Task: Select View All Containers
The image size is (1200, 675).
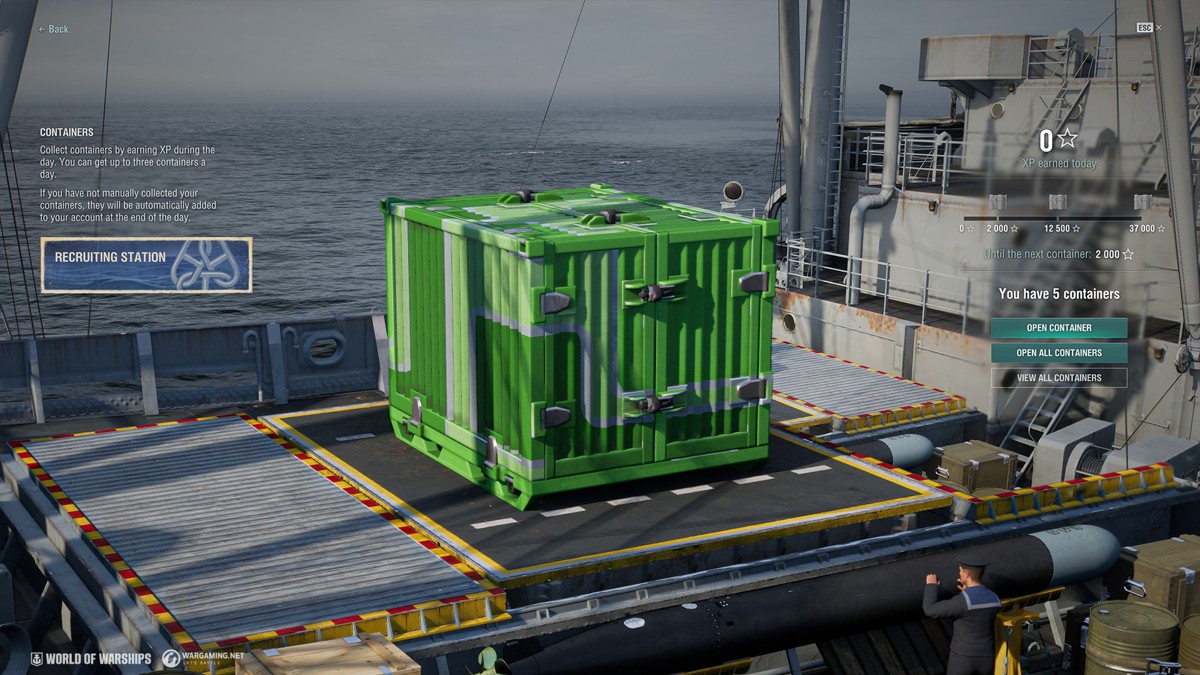Action: click(x=1059, y=378)
